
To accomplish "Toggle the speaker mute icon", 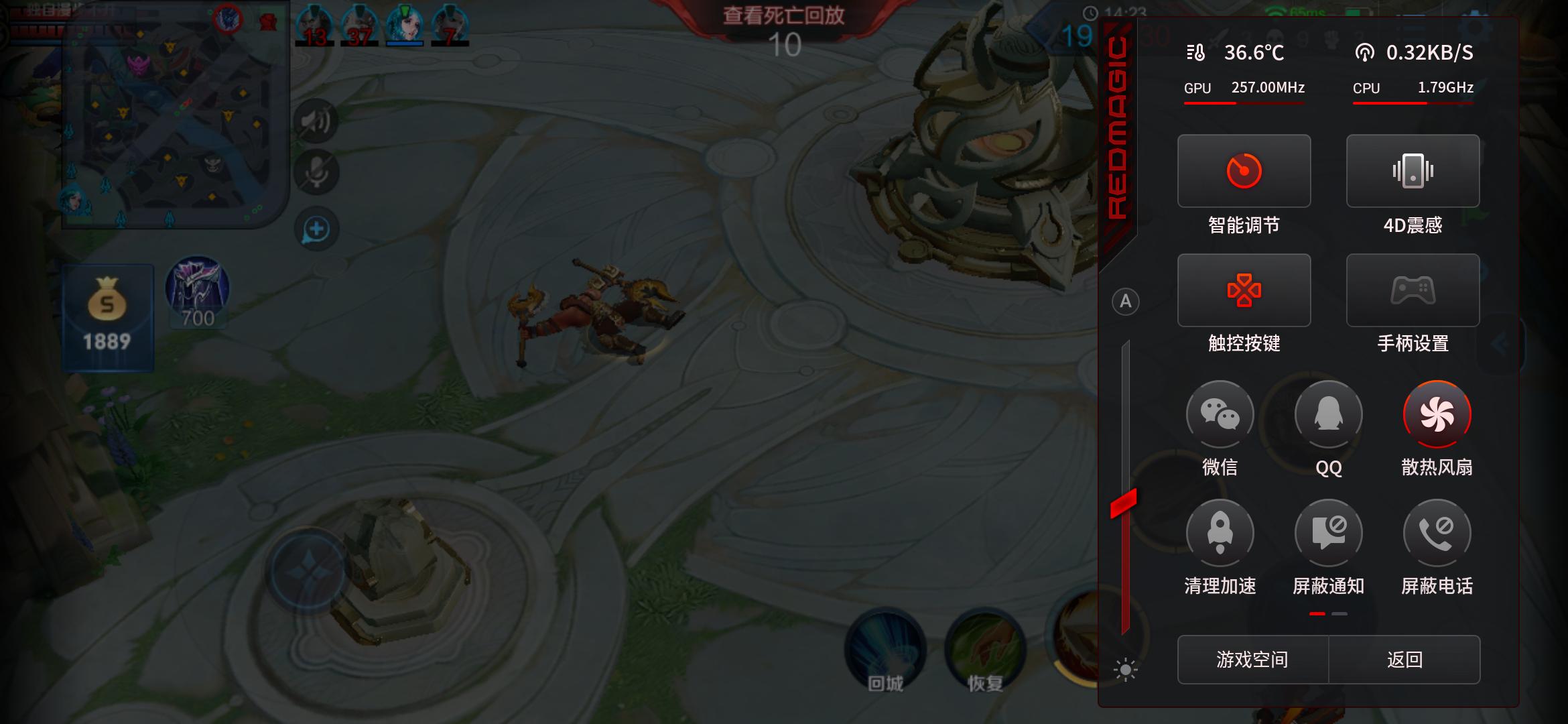I will [x=316, y=121].
